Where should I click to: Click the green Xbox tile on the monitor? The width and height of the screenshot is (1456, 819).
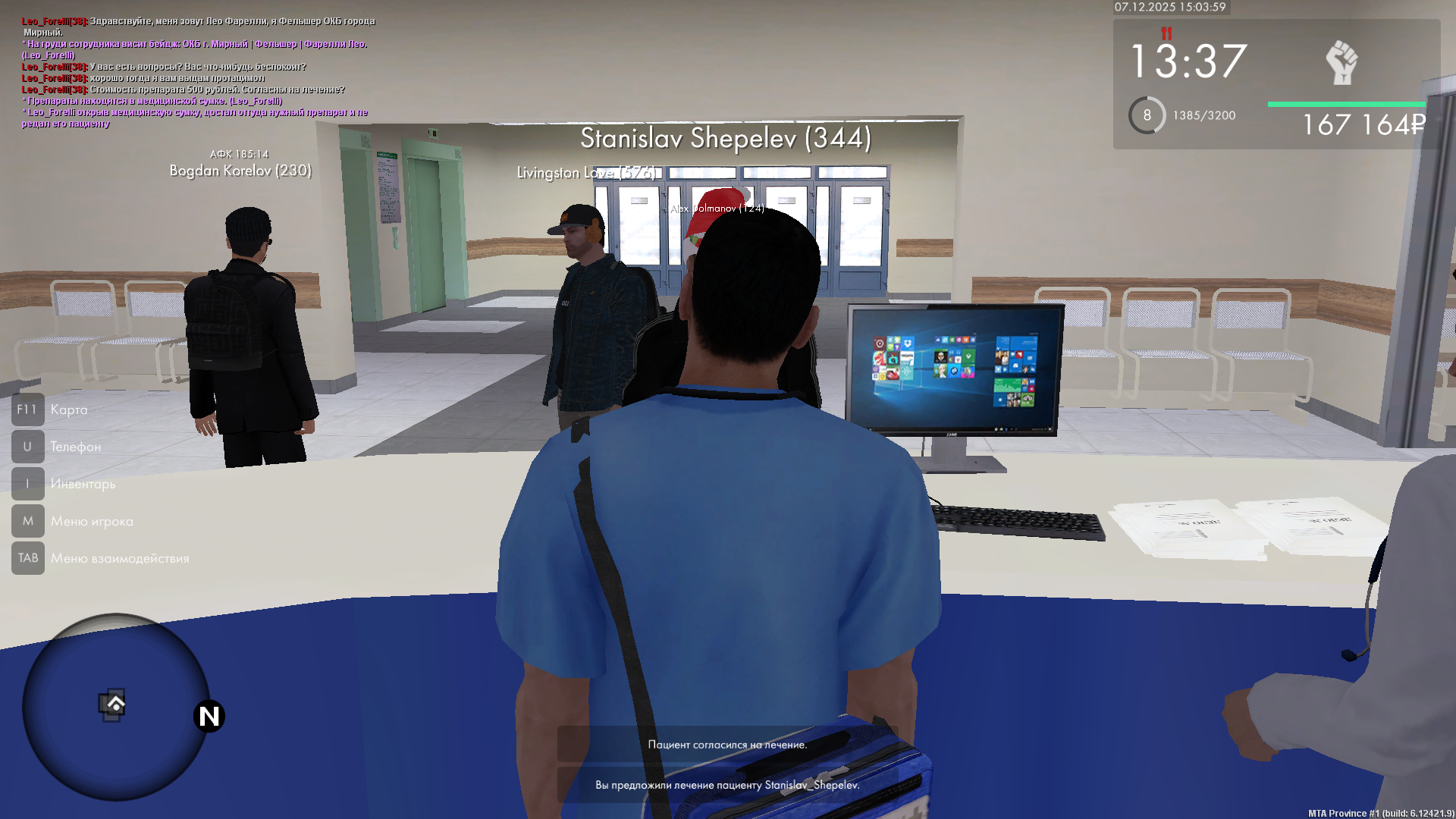pos(968,356)
